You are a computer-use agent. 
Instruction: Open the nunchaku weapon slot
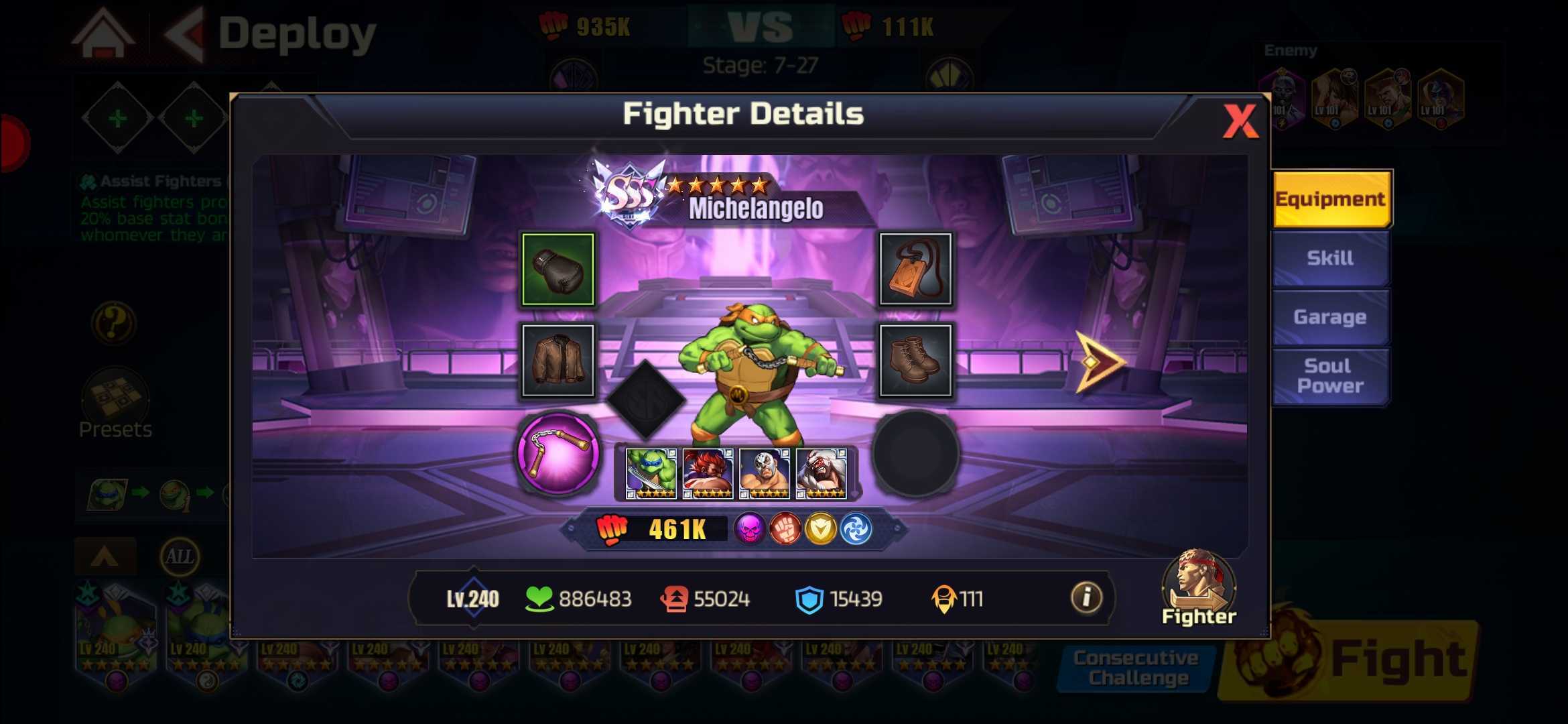(x=558, y=452)
